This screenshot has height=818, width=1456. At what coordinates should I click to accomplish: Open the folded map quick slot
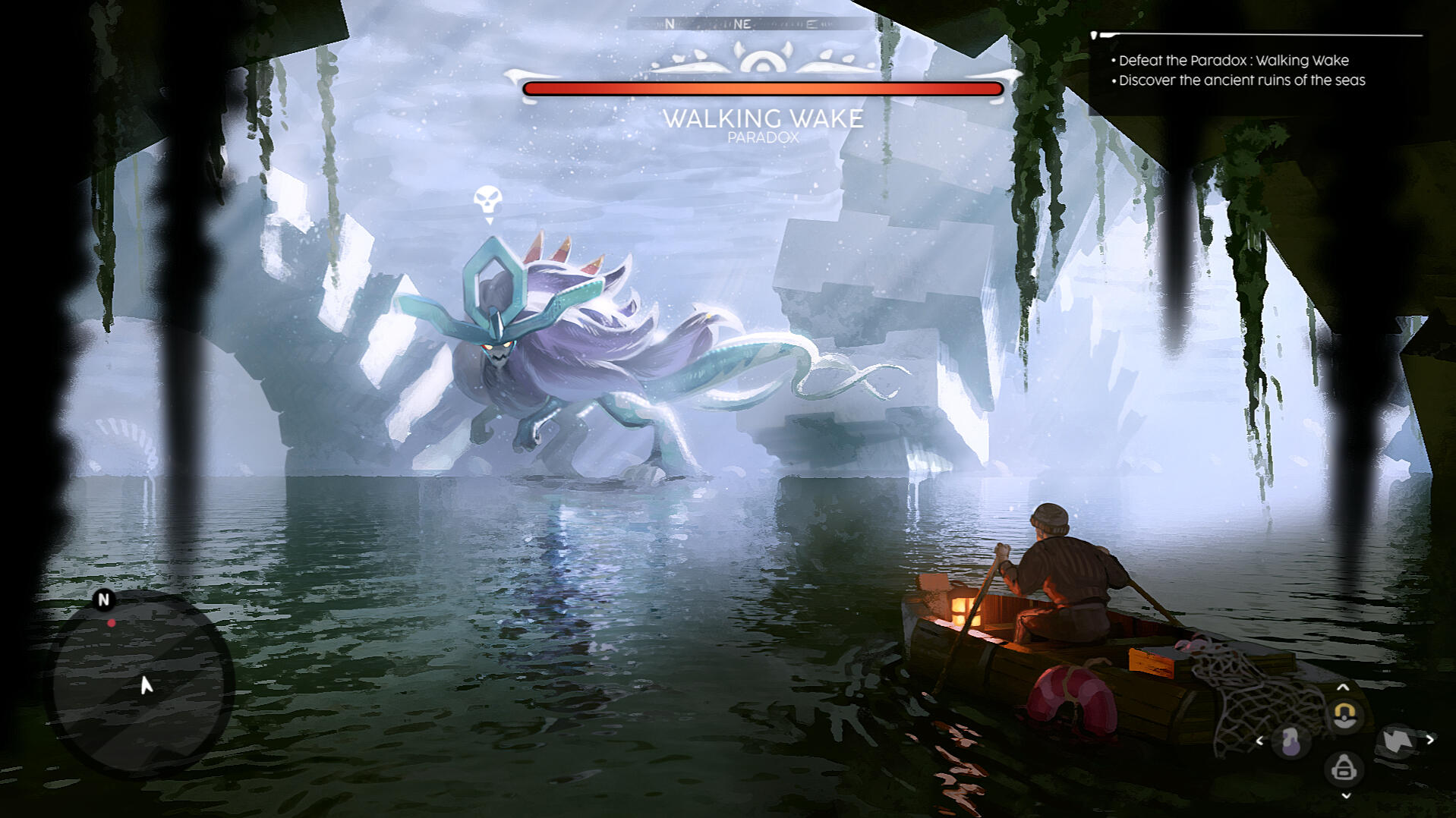point(1397,740)
